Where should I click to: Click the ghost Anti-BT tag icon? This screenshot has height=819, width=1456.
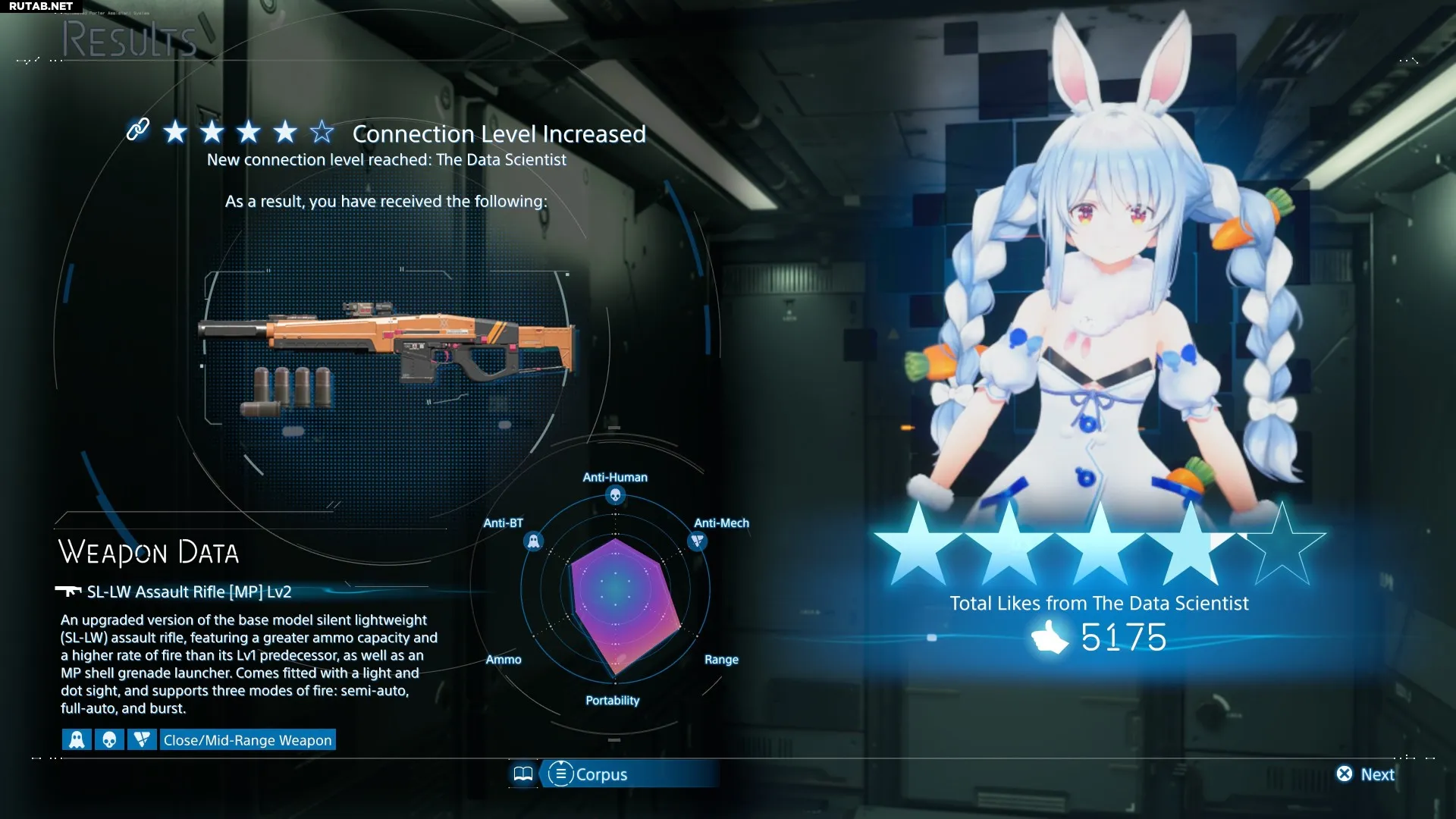[x=77, y=740]
